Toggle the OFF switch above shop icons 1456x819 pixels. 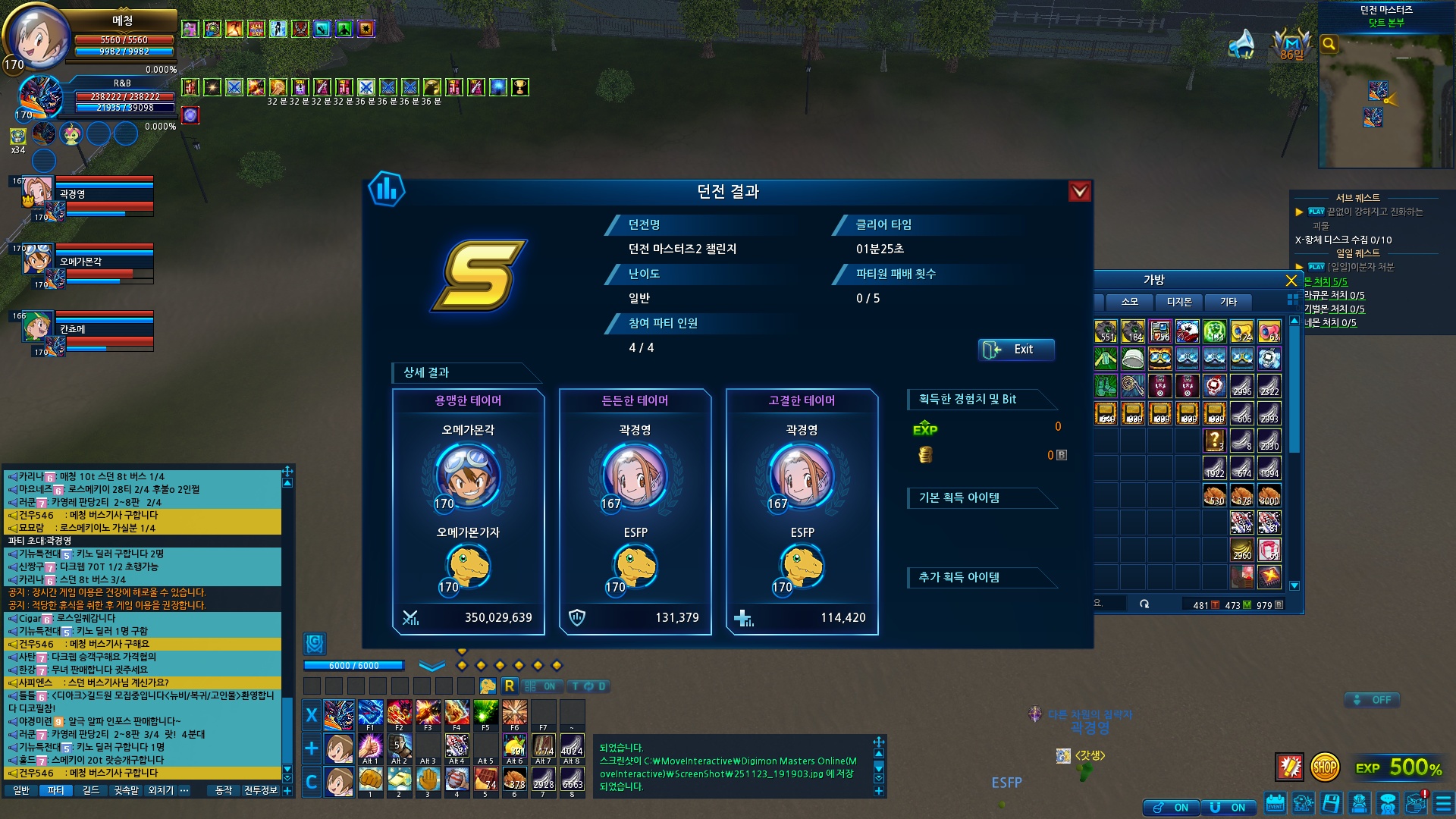(x=1373, y=700)
